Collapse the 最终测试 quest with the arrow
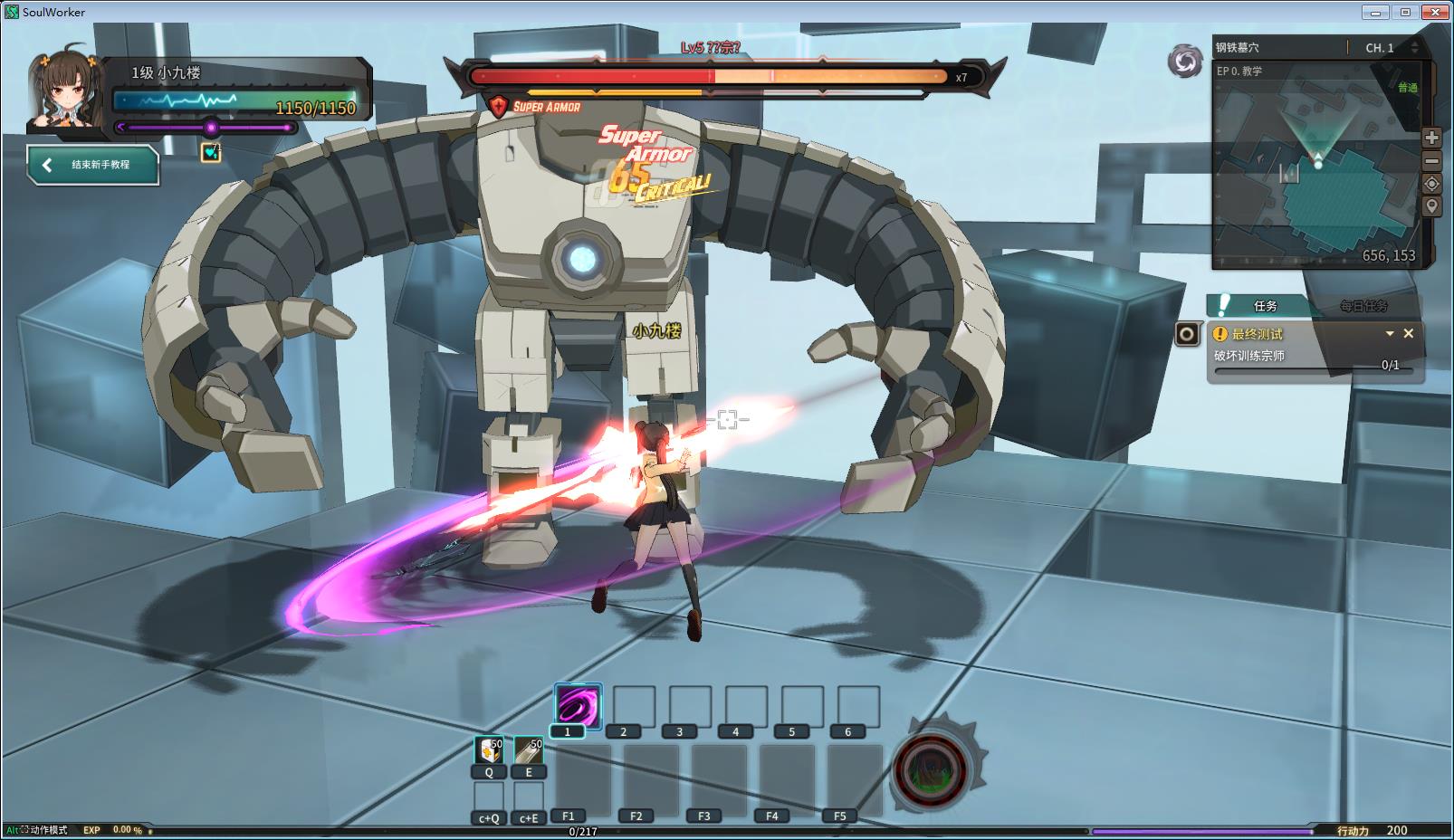This screenshot has width=1454, height=840. 1390,333
